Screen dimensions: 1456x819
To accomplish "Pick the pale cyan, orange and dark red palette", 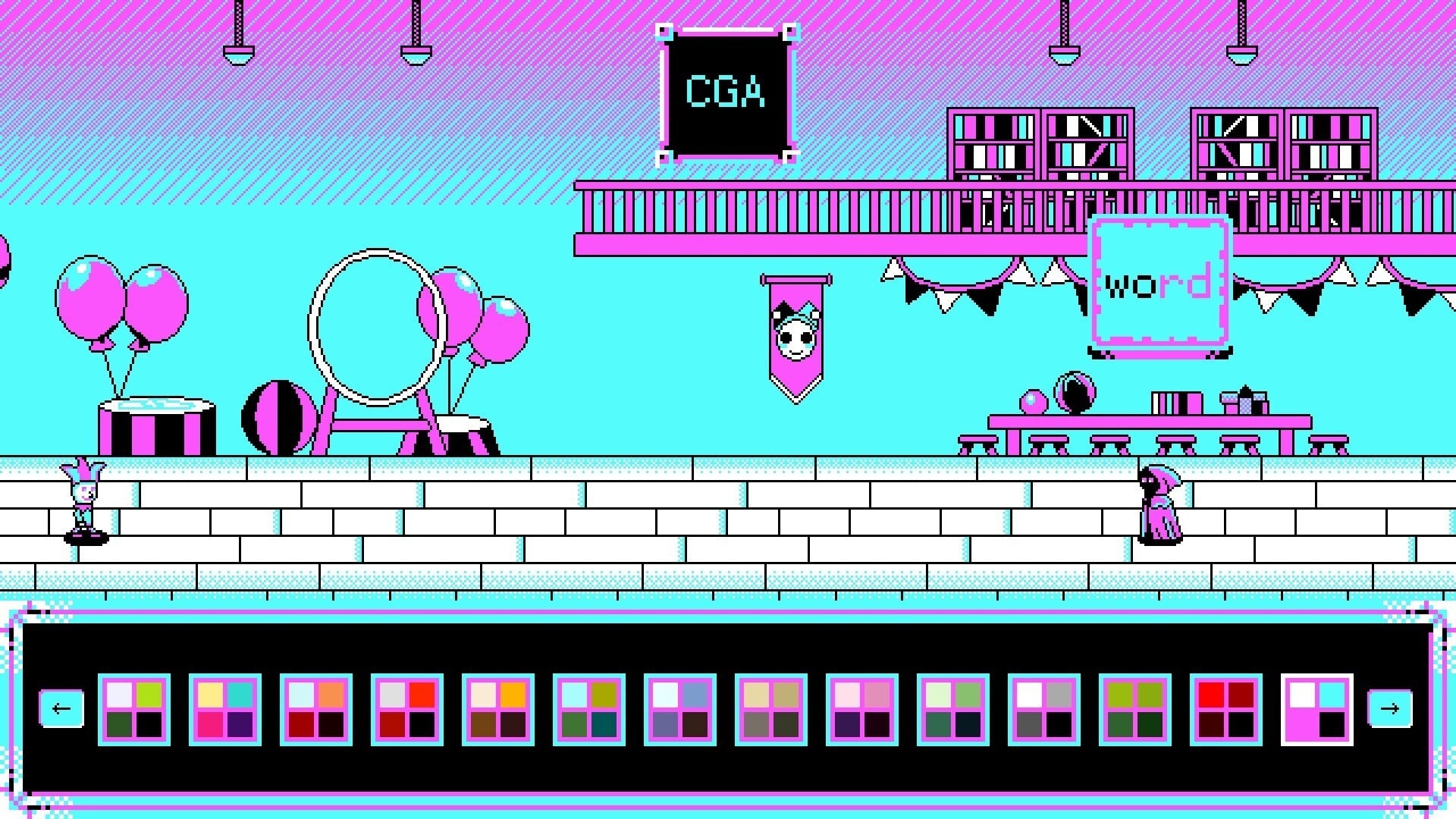I will click(316, 710).
